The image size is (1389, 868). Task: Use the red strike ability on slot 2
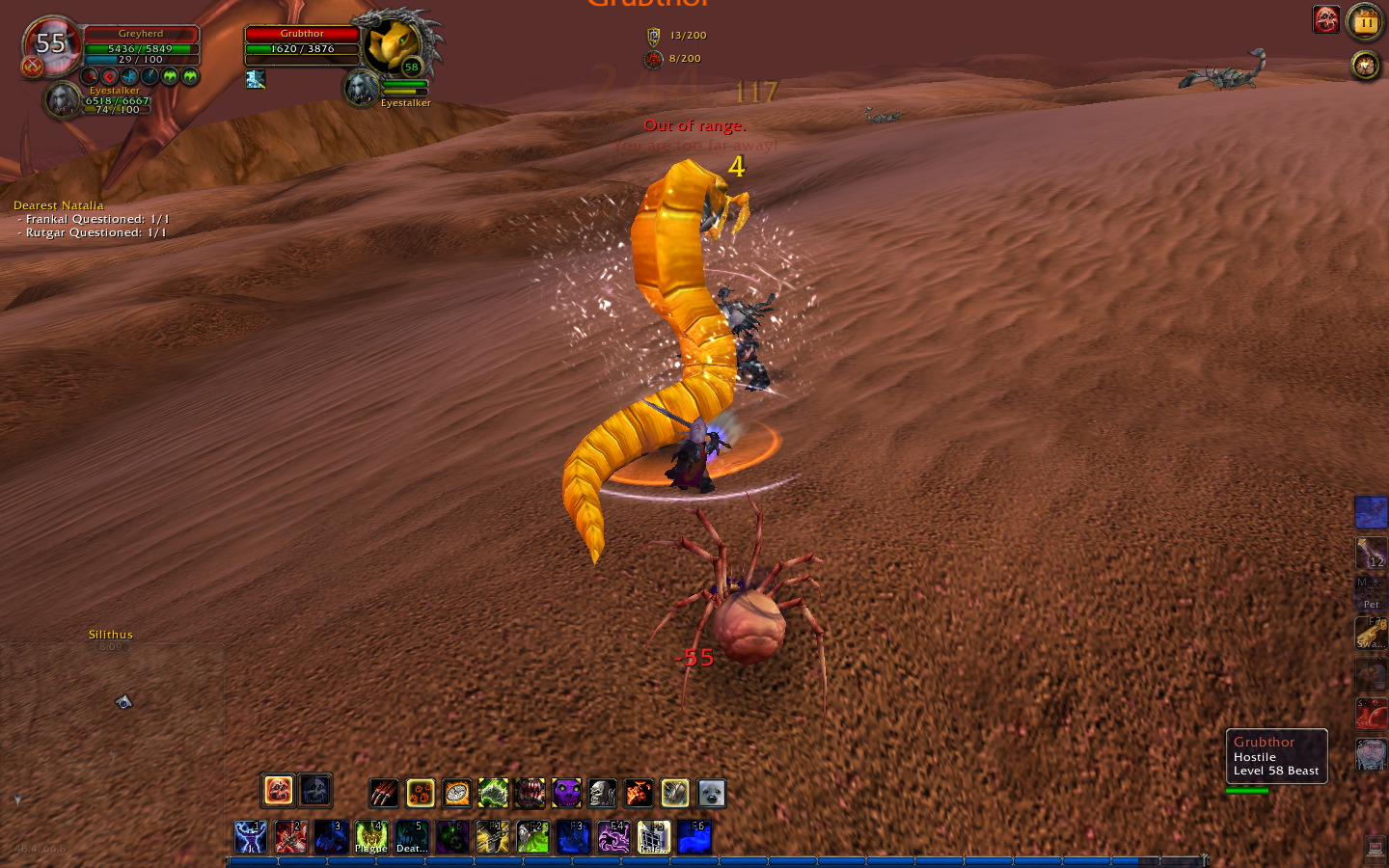coord(290,837)
